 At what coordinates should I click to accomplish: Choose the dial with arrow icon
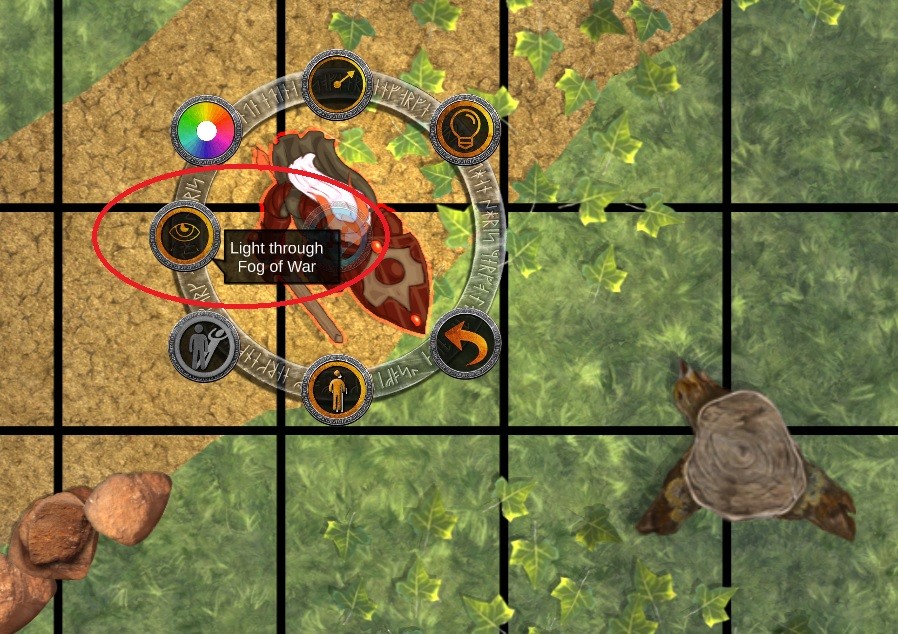tap(337, 83)
